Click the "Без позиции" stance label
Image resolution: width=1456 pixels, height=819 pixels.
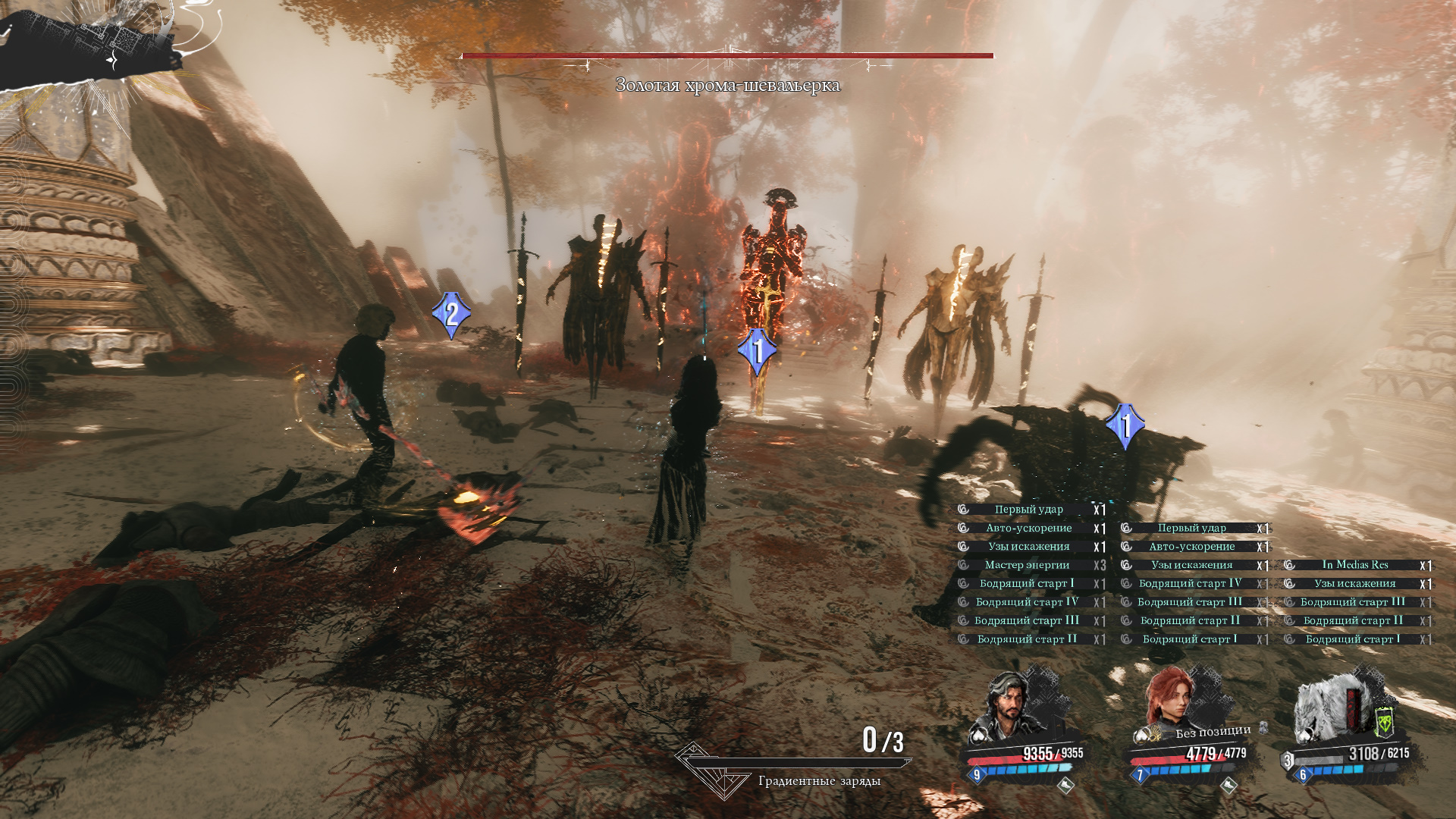[1213, 731]
